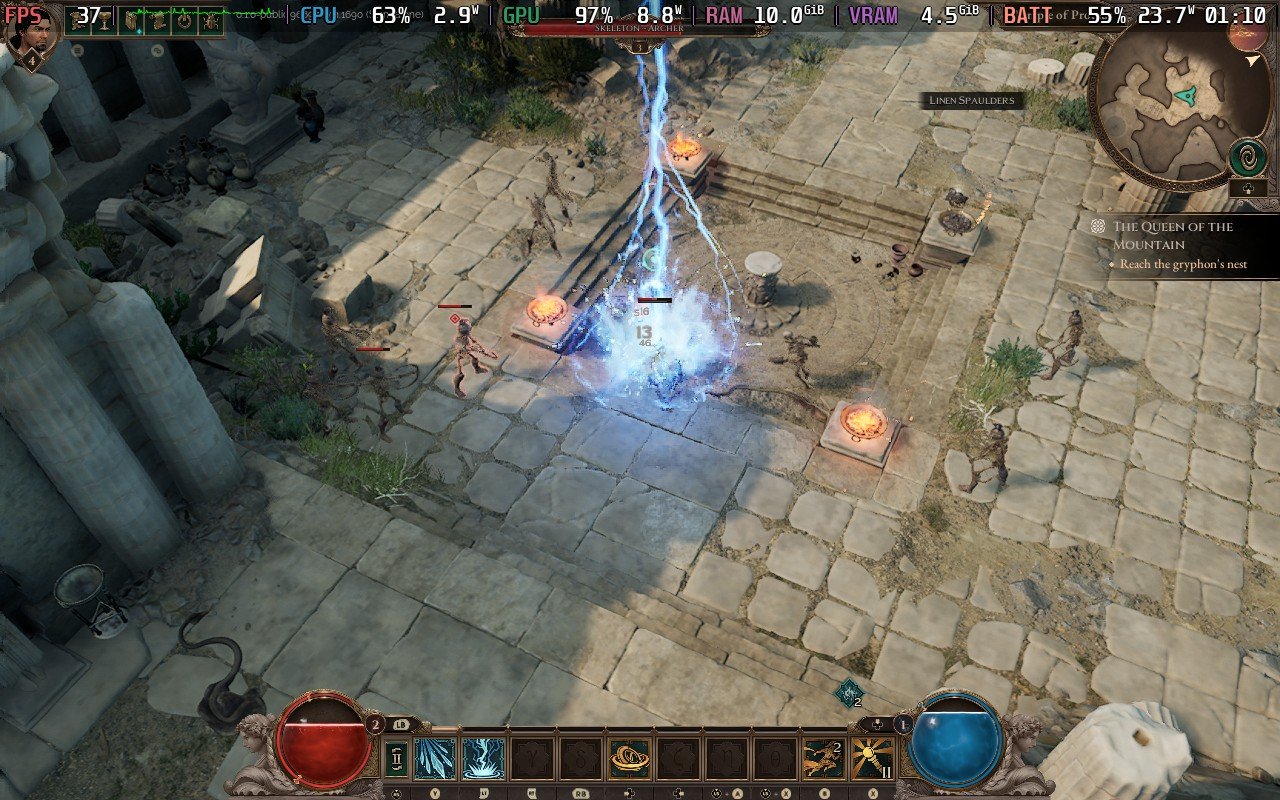
Task: Click the golden chalice menu icon
Action: (105, 20)
